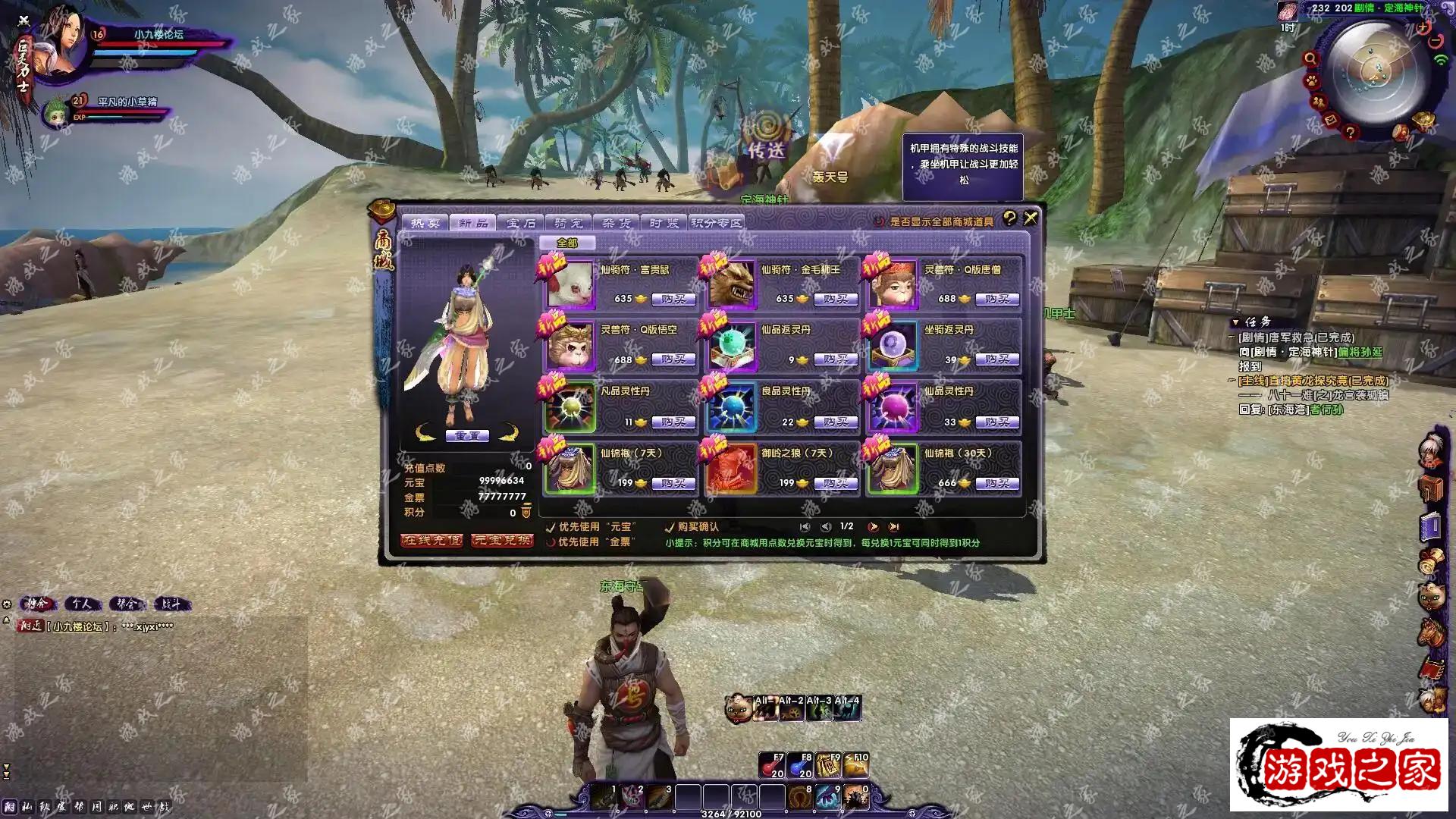1456x819 pixels.
Task: Reset the character preview with 重置
Action: coord(466,436)
